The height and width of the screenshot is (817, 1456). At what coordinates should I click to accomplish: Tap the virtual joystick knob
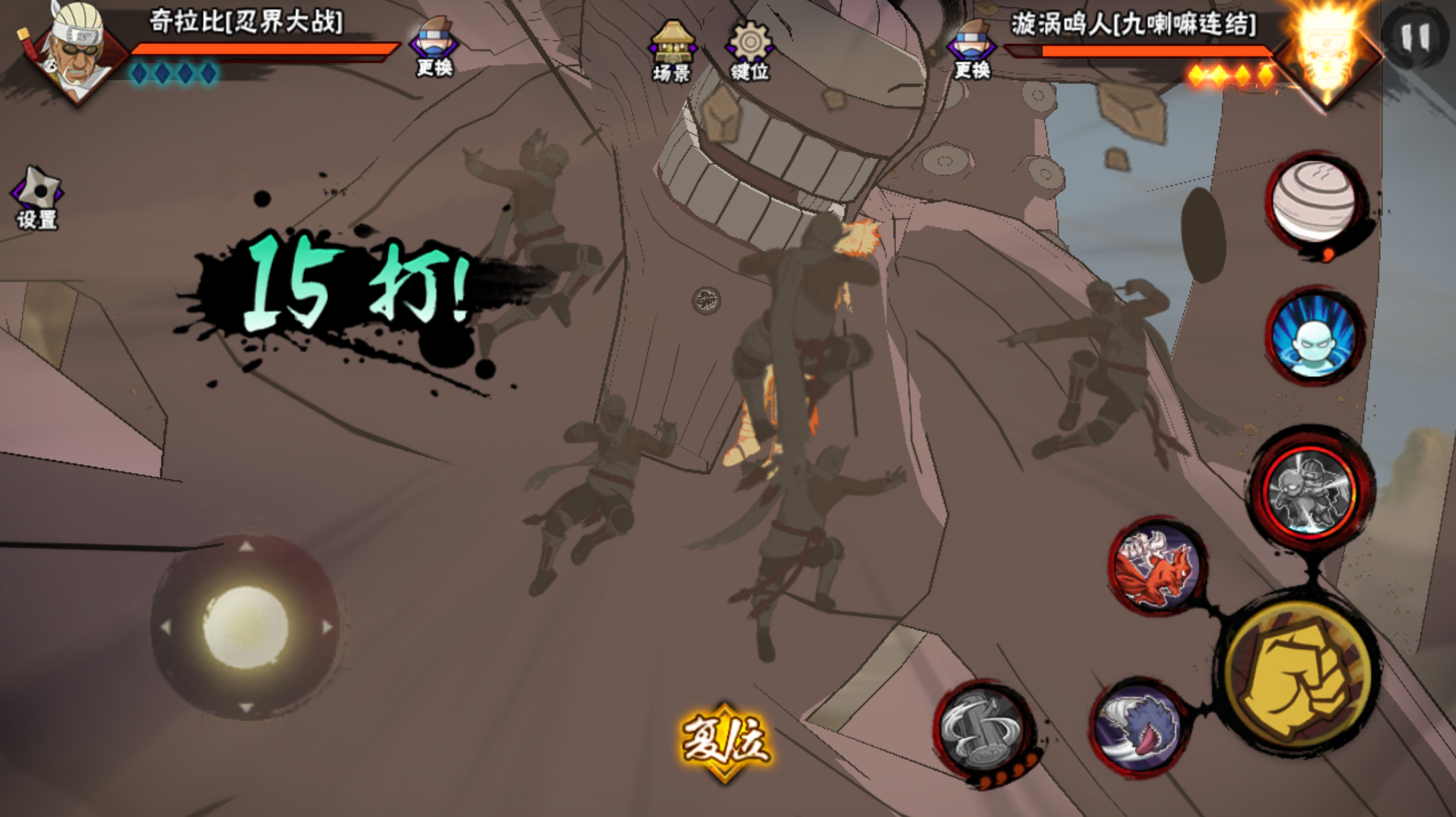[245, 627]
